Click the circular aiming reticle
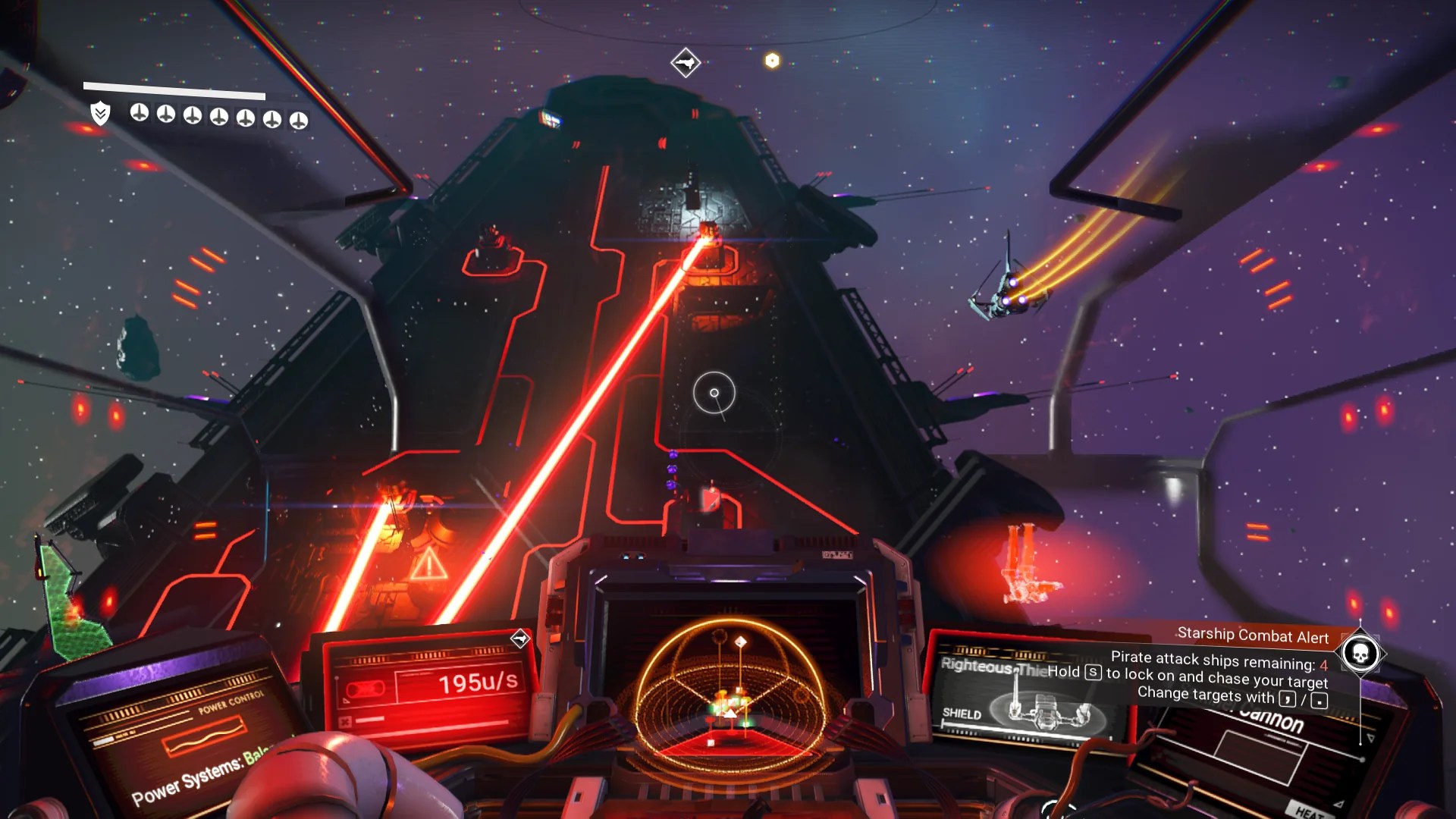The height and width of the screenshot is (819, 1456). pos(714,393)
